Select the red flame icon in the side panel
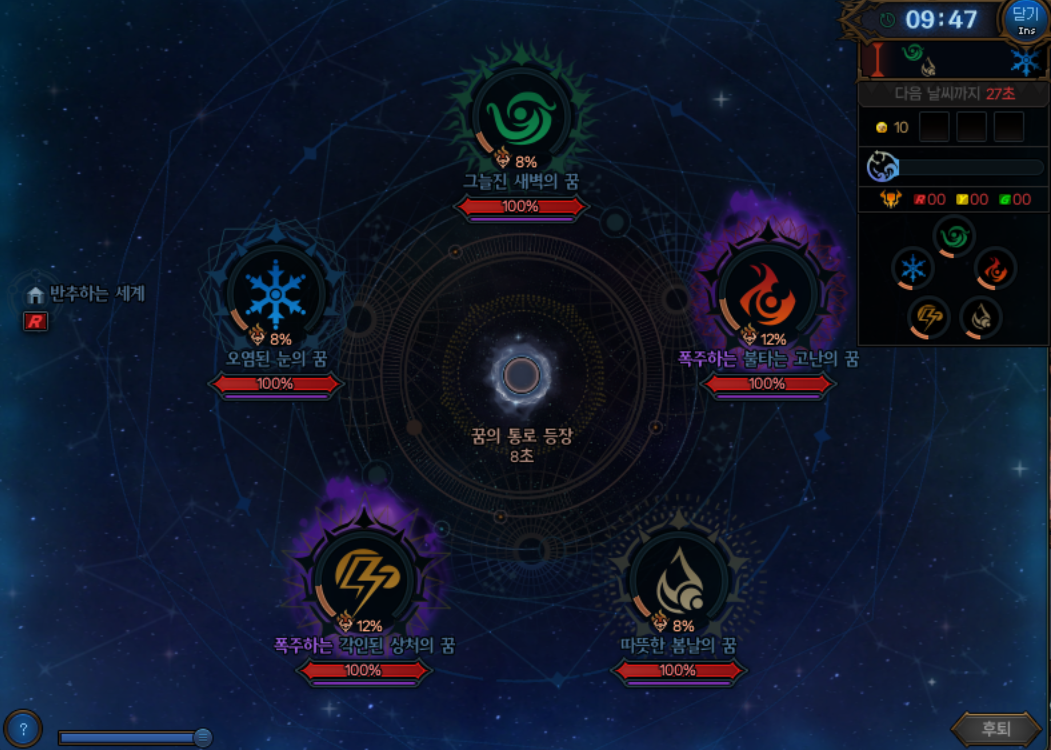1051x750 pixels. point(995,268)
